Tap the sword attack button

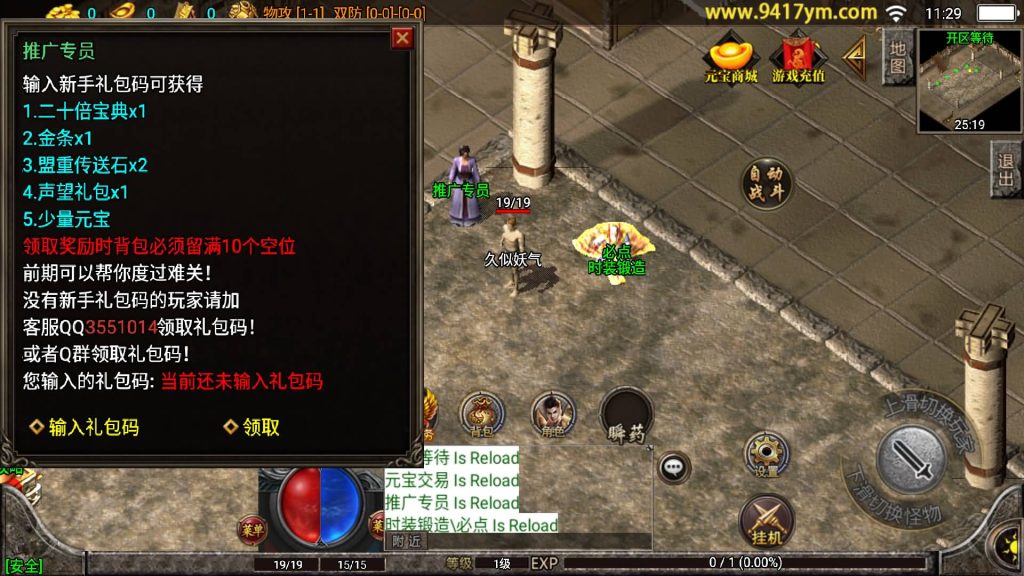(911, 460)
